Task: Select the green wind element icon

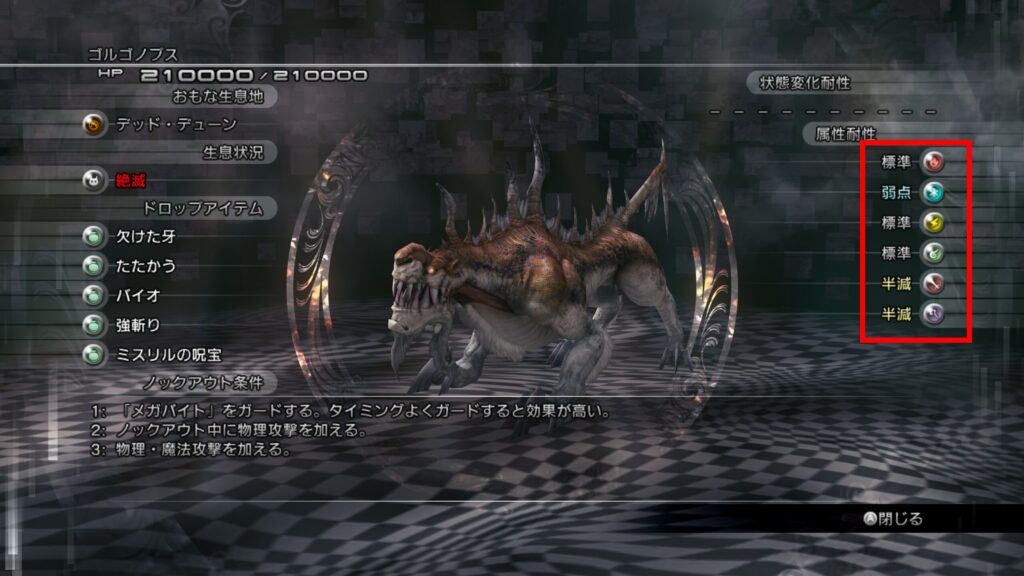Action: coord(932,253)
